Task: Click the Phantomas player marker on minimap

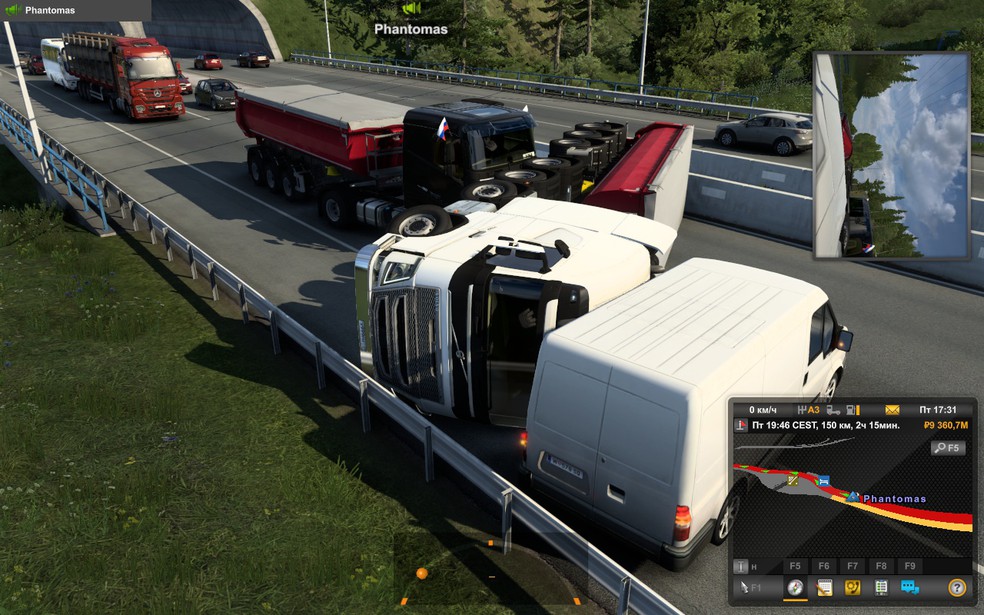Action: click(853, 496)
